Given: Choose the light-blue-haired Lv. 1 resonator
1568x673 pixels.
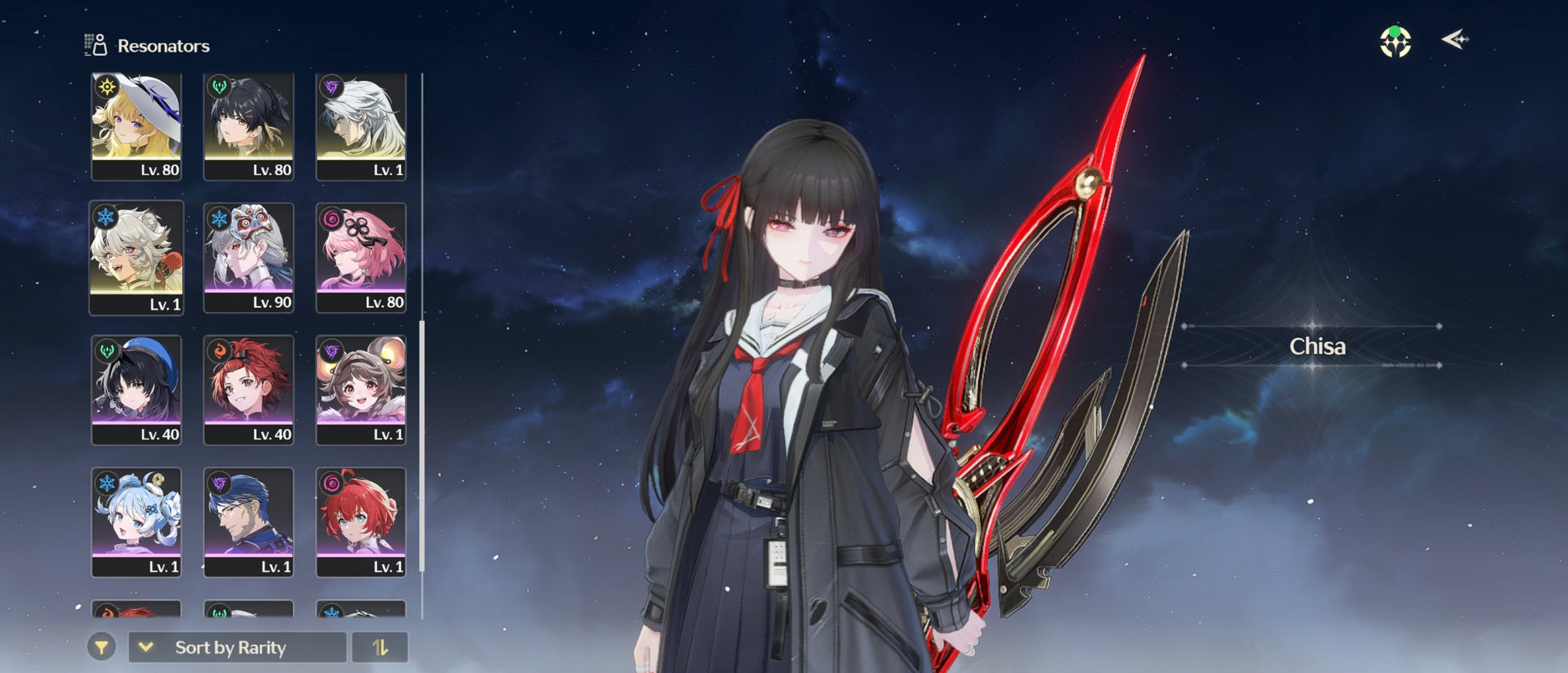Looking at the screenshot, I should pos(136,522).
